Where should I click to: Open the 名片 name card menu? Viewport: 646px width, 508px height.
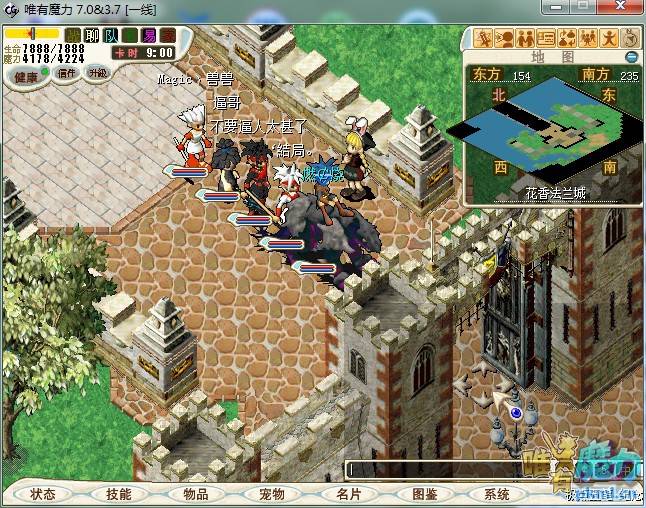coord(348,494)
